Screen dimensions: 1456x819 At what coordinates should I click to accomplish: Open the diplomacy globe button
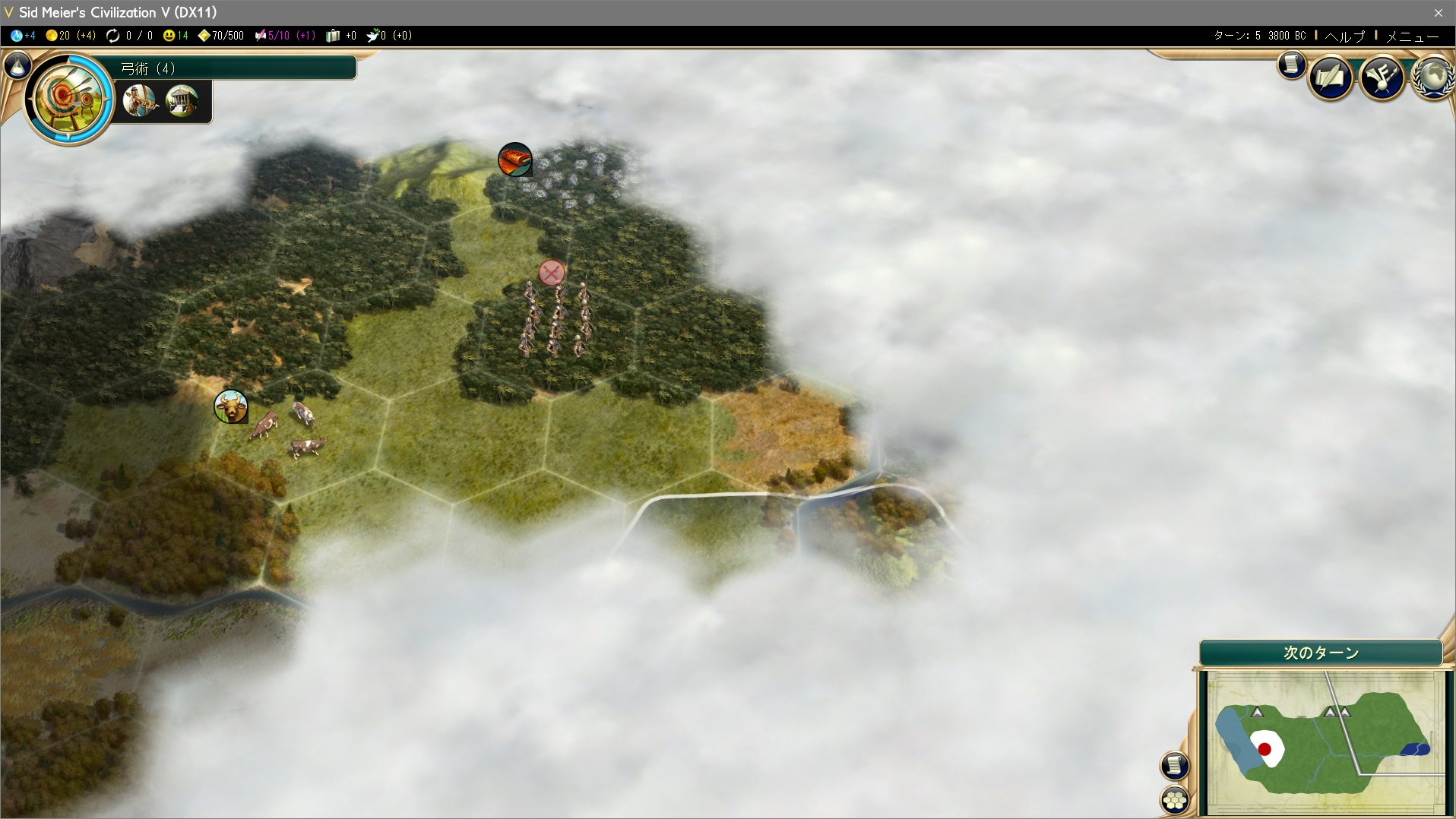pyautogui.click(x=1435, y=77)
